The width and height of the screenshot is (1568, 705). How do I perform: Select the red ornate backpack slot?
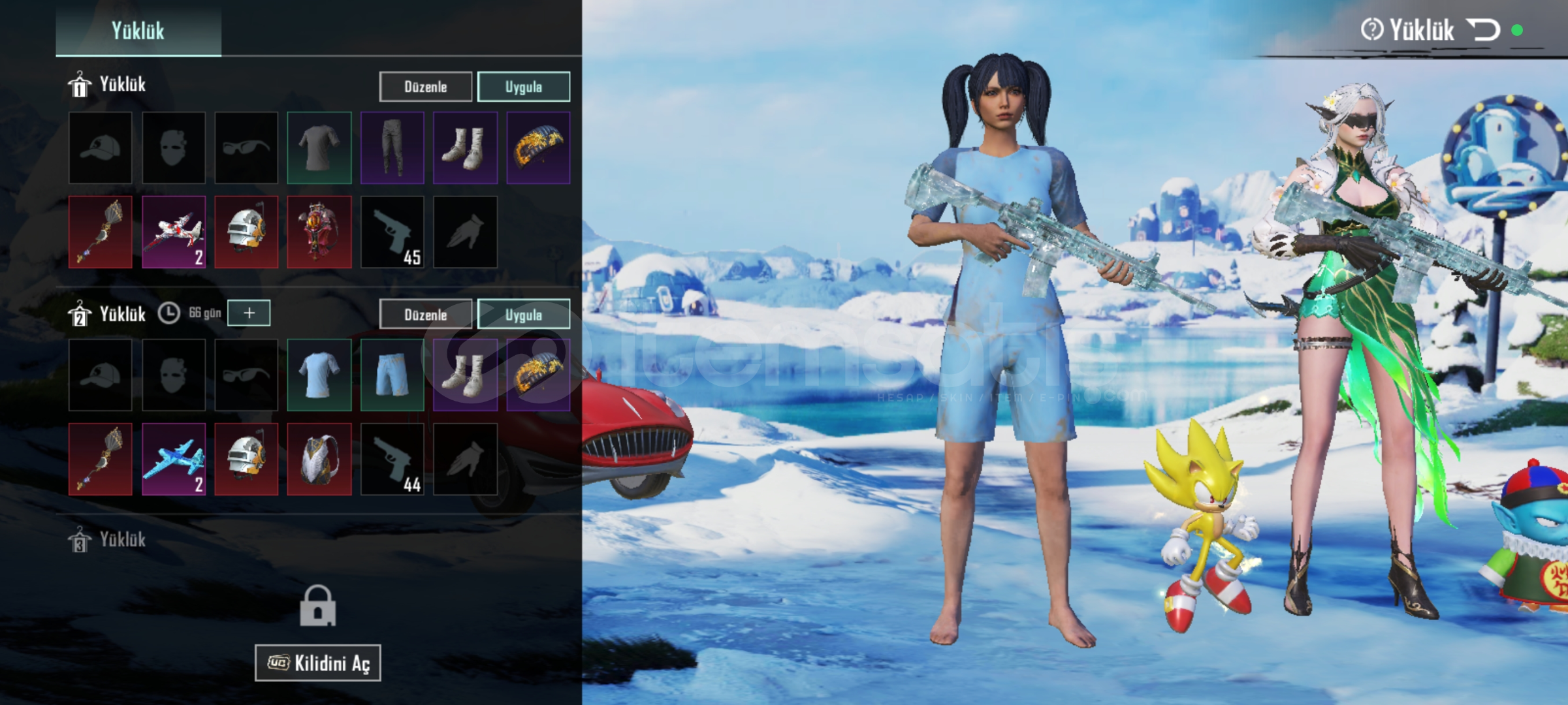point(319,232)
